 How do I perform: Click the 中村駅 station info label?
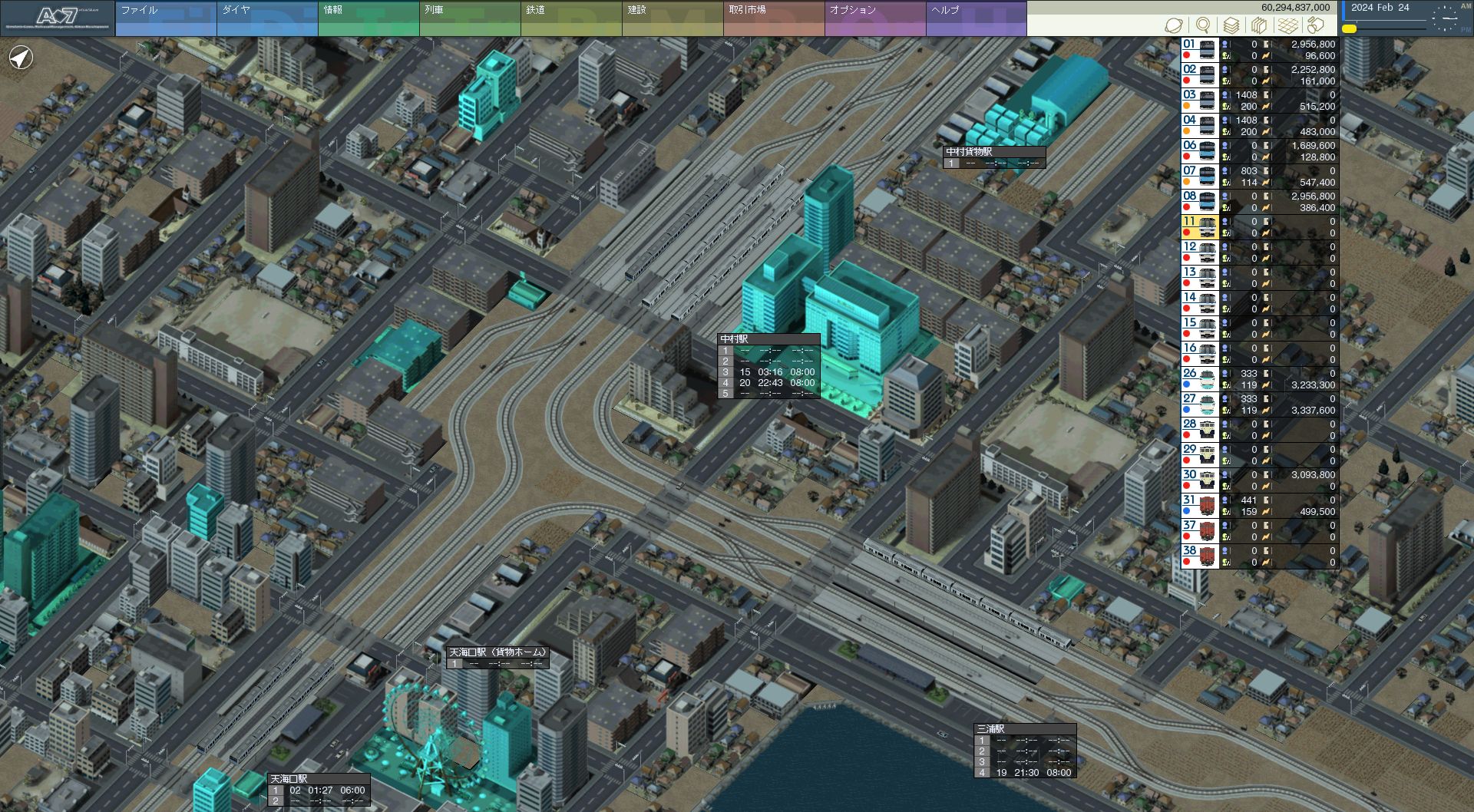coord(768,338)
